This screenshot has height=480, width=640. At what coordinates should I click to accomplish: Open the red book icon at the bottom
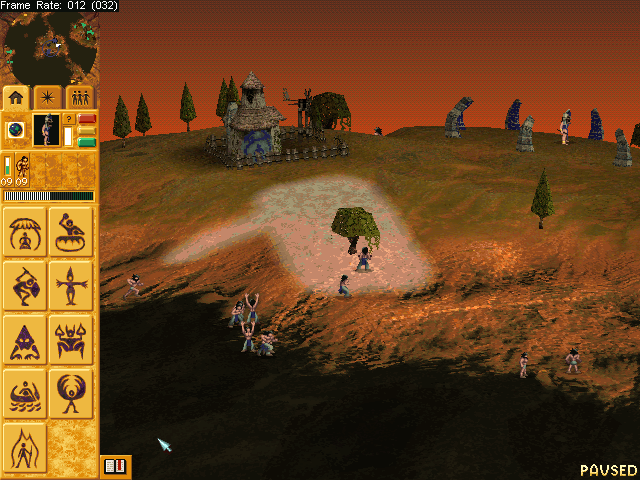click(x=115, y=466)
